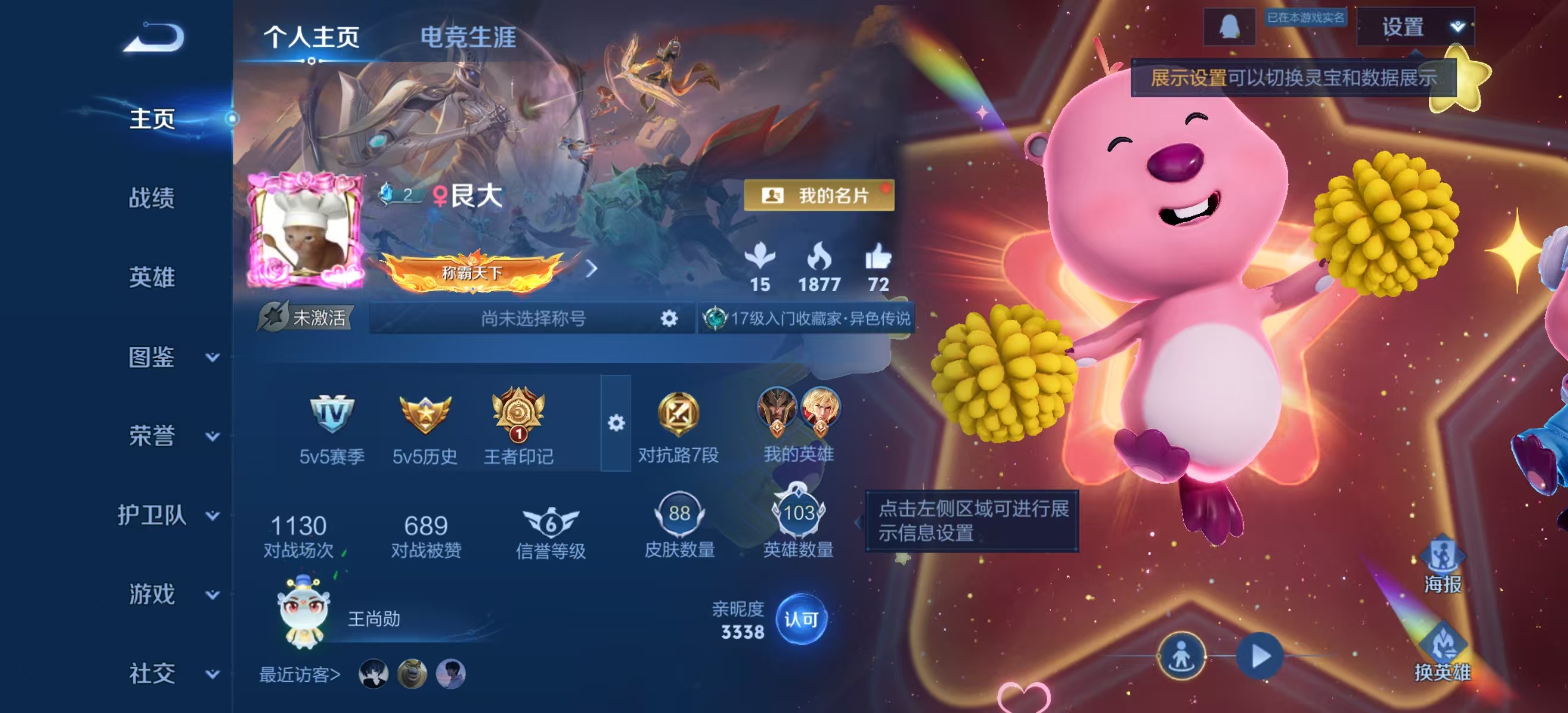The height and width of the screenshot is (713, 1568).
Task: Select 社交 in the left menu
Action: 152,673
